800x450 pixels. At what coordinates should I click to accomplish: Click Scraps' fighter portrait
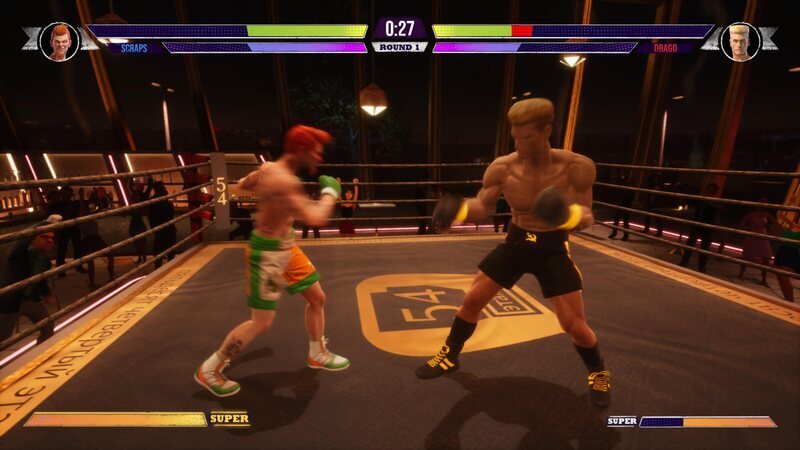[59, 41]
